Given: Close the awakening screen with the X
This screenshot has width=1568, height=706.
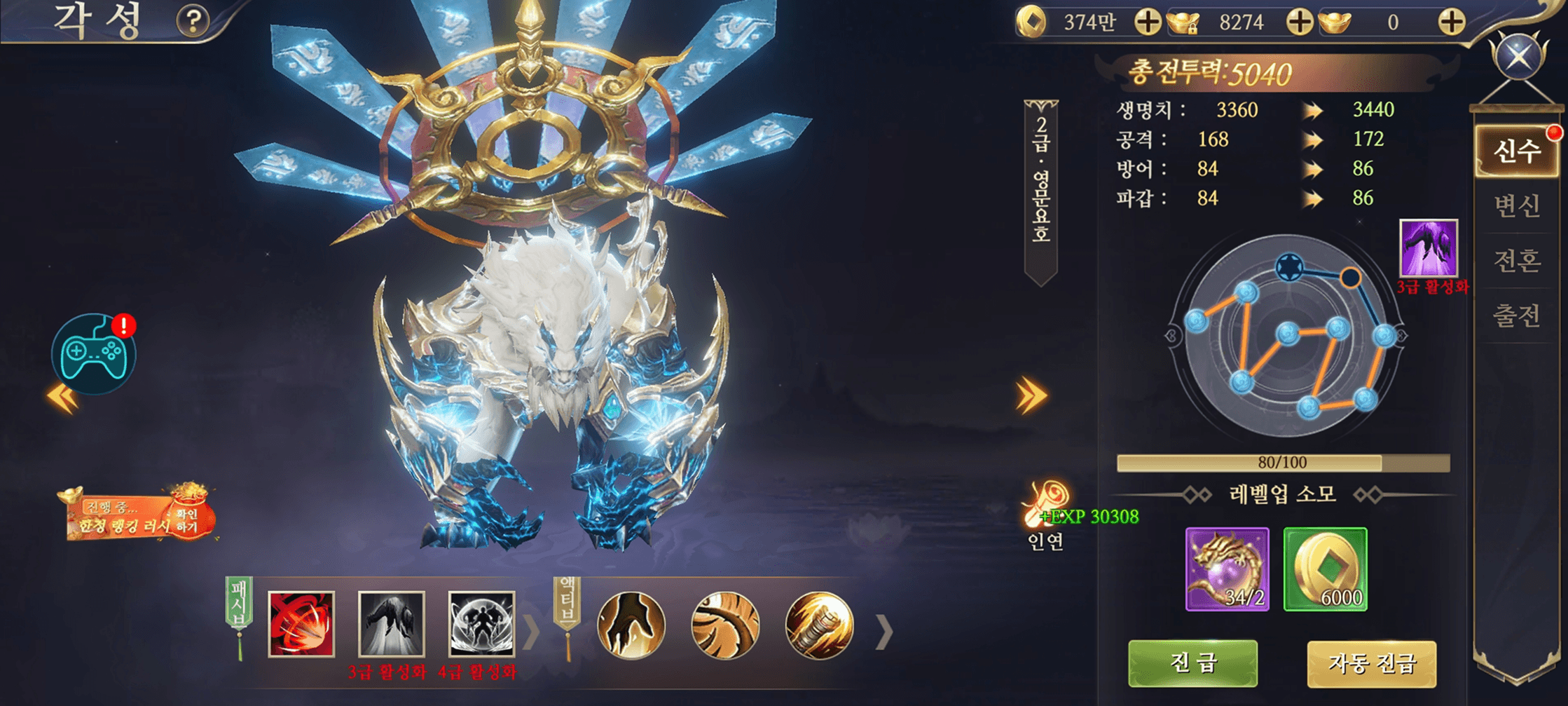Looking at the screenshot, I should coord(1519,56).
